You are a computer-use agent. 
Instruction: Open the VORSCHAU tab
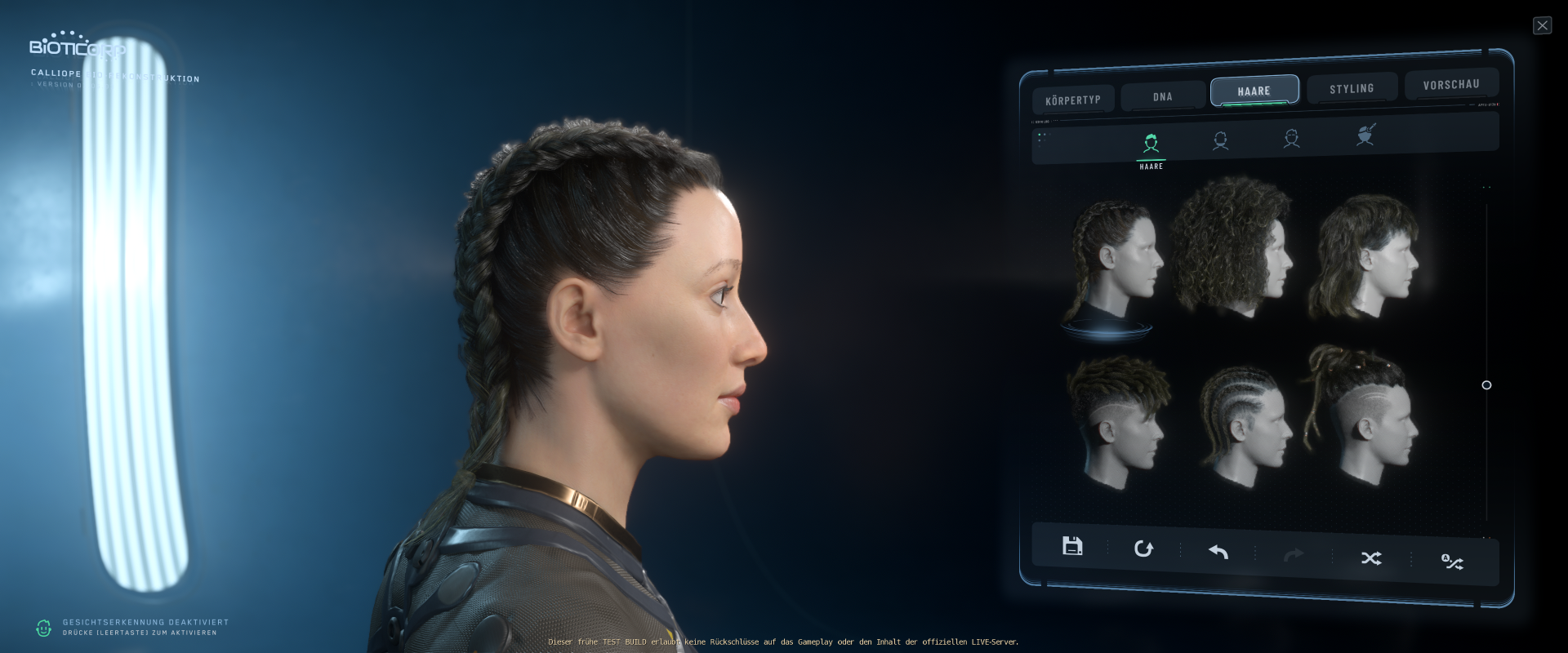(1451, 83)
